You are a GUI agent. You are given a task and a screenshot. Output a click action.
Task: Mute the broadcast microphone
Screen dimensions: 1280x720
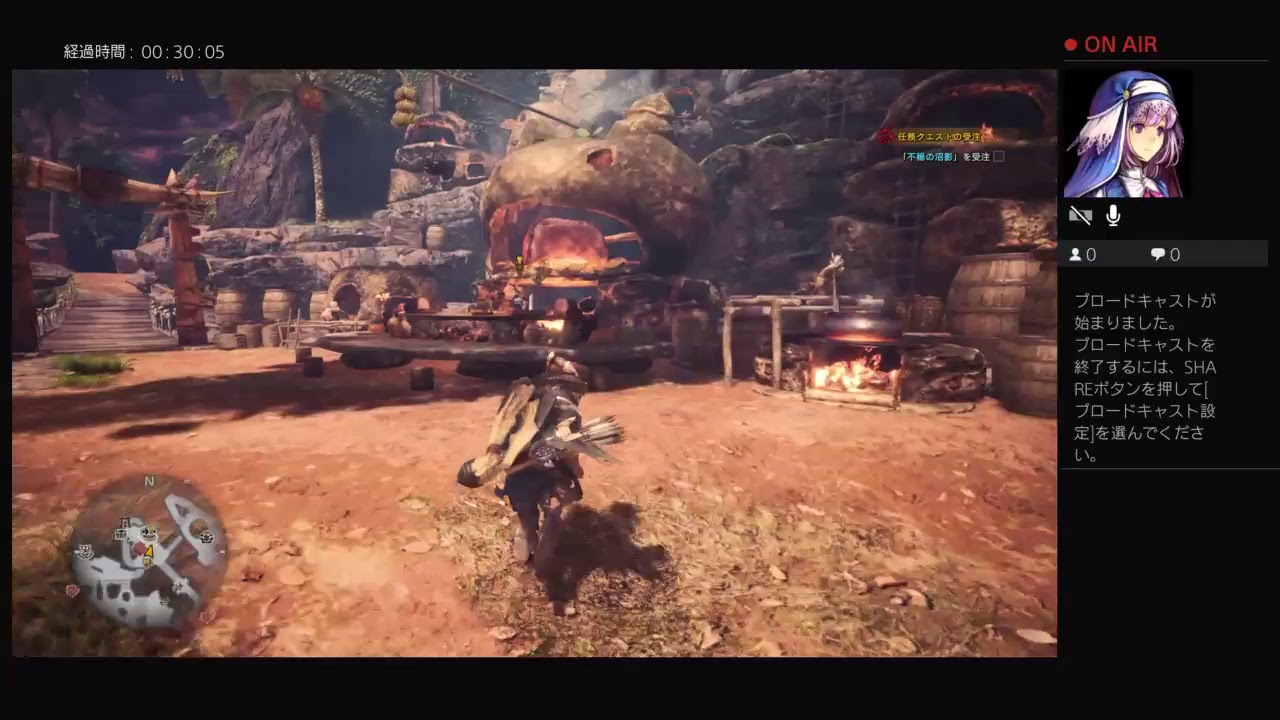(x=1112, y=214)
